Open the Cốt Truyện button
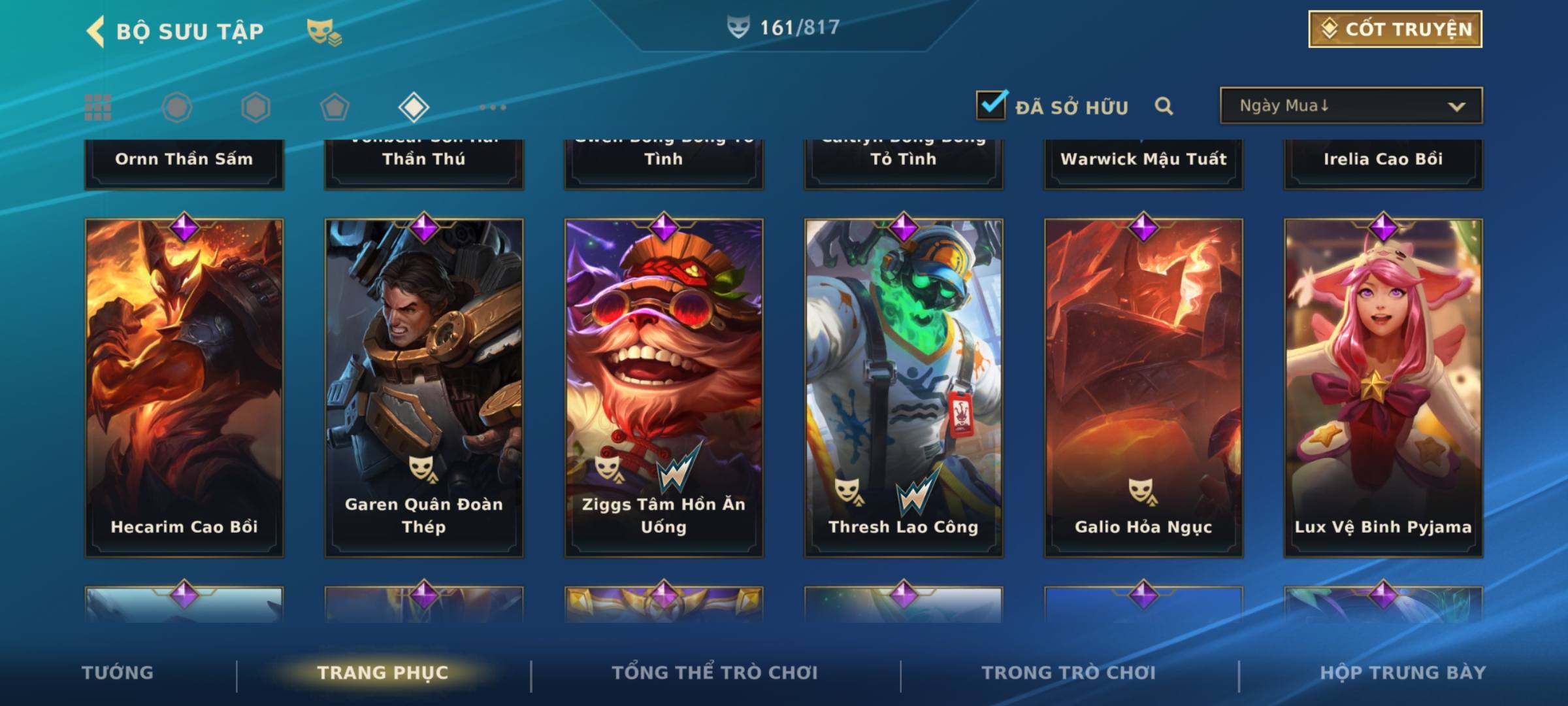The height and width of the screenshot is (706, 1568). [1395, 29]
